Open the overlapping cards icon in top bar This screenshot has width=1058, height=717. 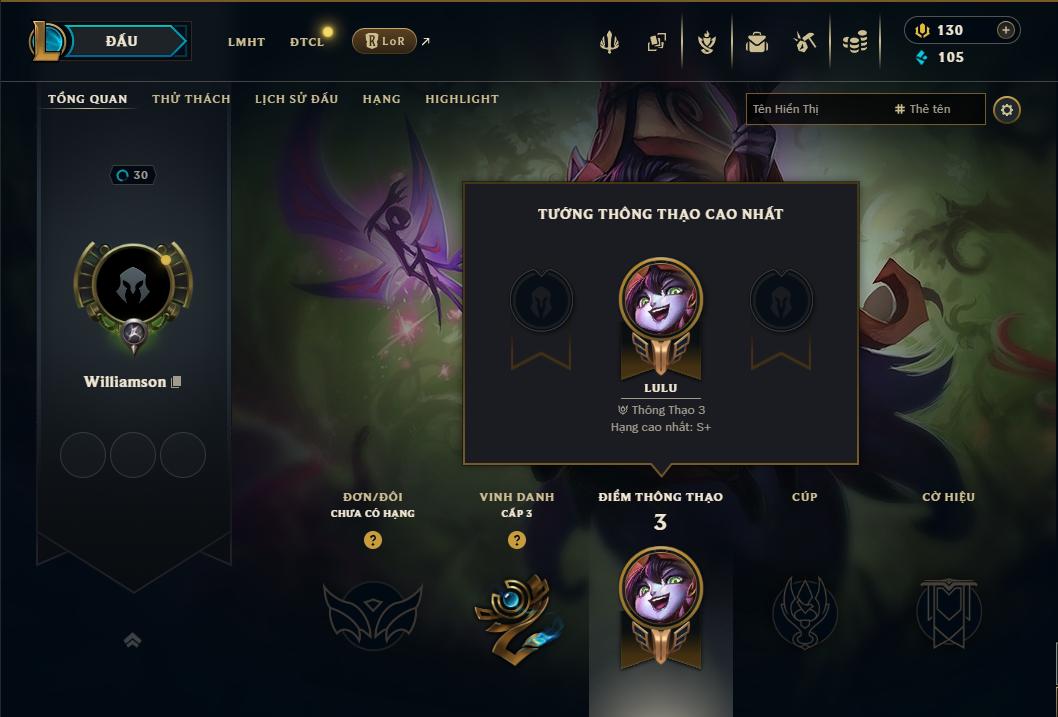pyautogui.click(x=657, y=42)
